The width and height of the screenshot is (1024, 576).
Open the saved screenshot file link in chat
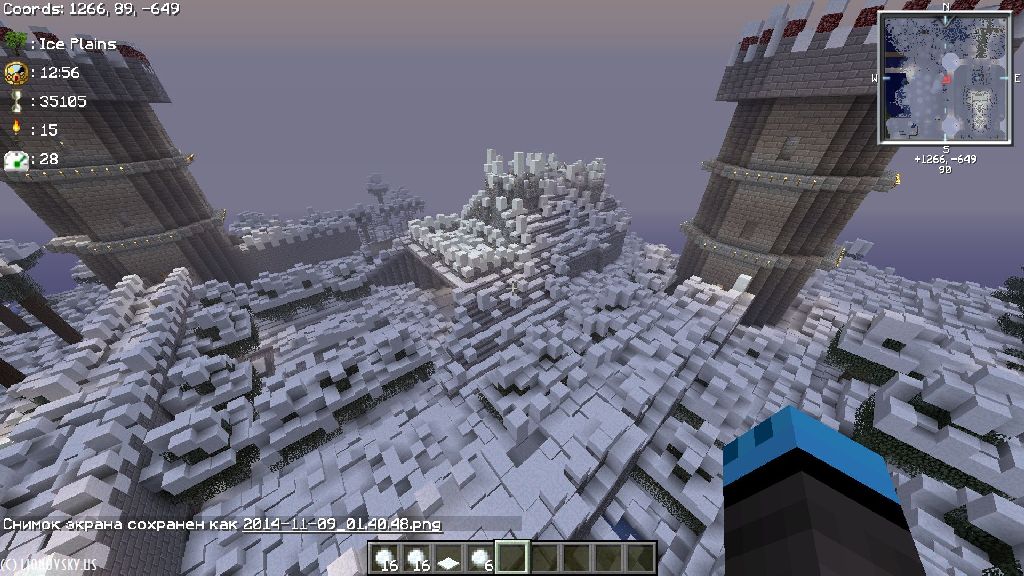point(342,524)
